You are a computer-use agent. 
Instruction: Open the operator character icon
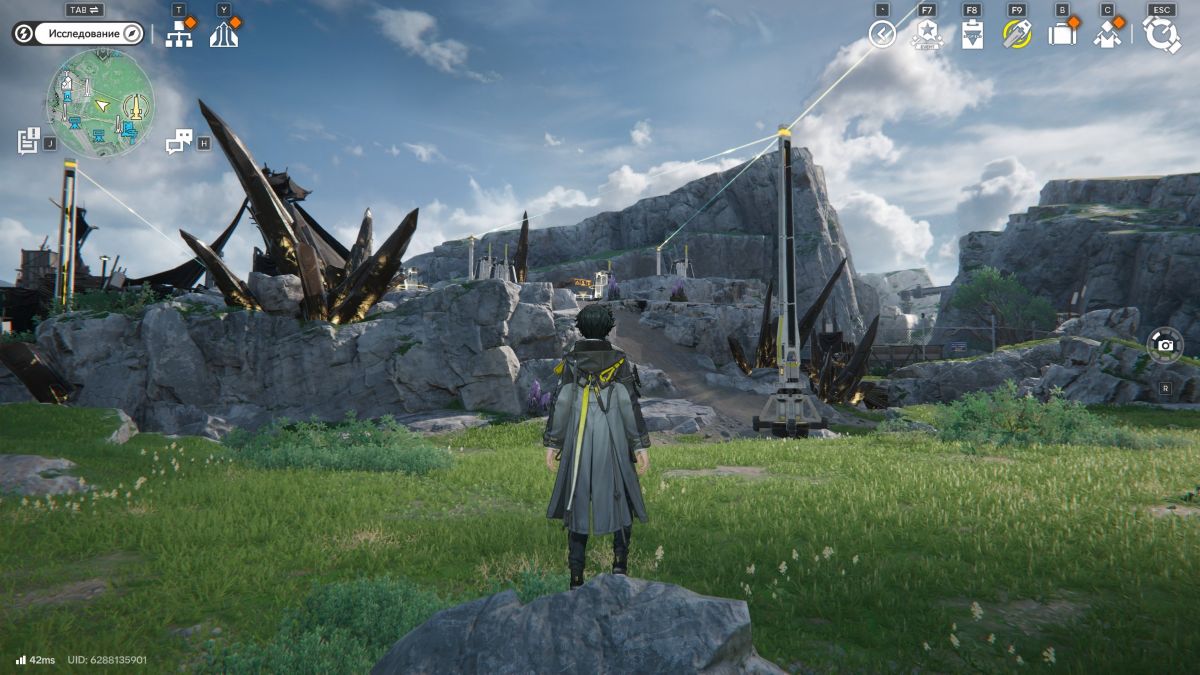tap(1106, 34)
